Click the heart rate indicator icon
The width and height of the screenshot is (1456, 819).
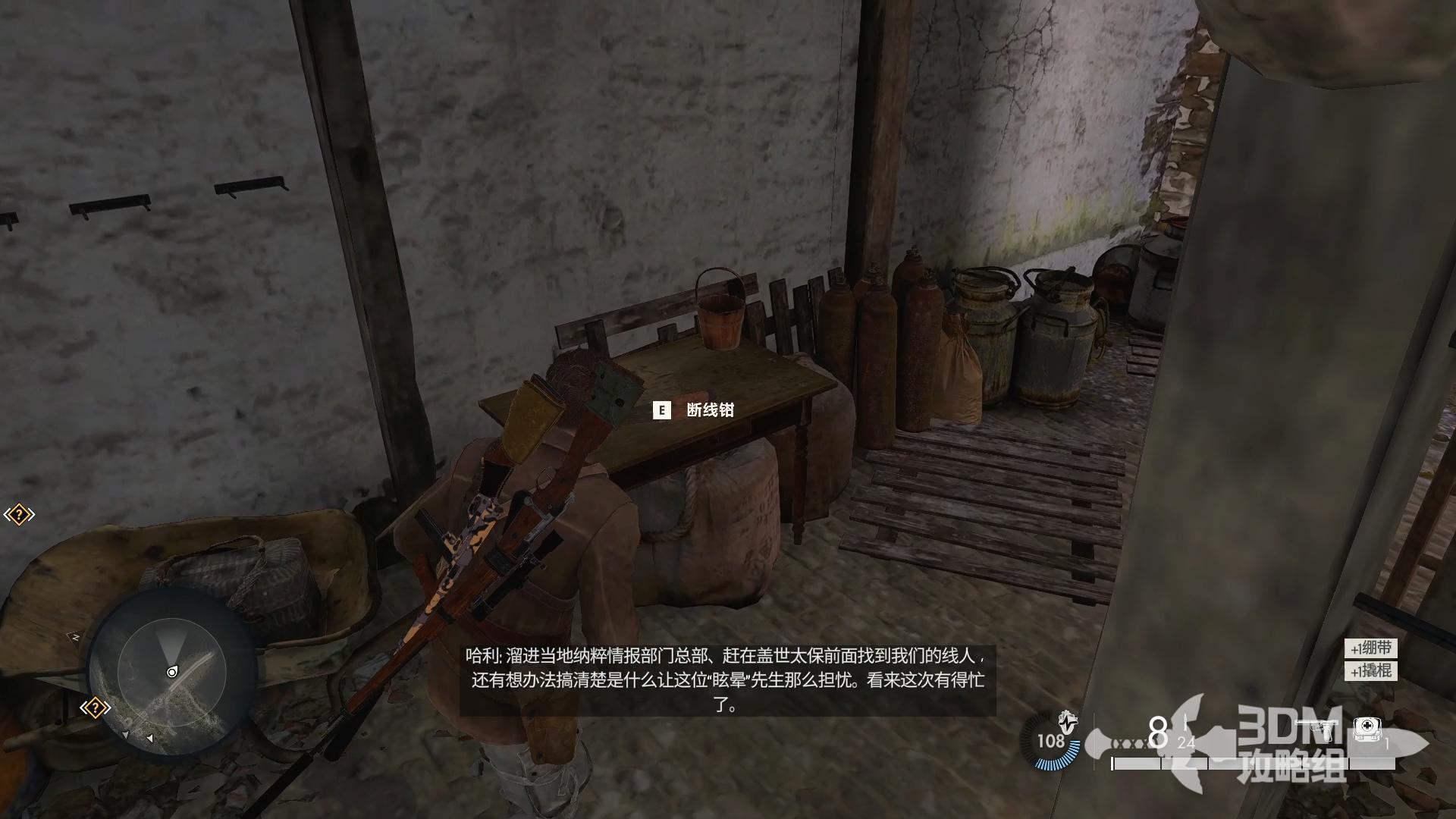(1068, 719)
